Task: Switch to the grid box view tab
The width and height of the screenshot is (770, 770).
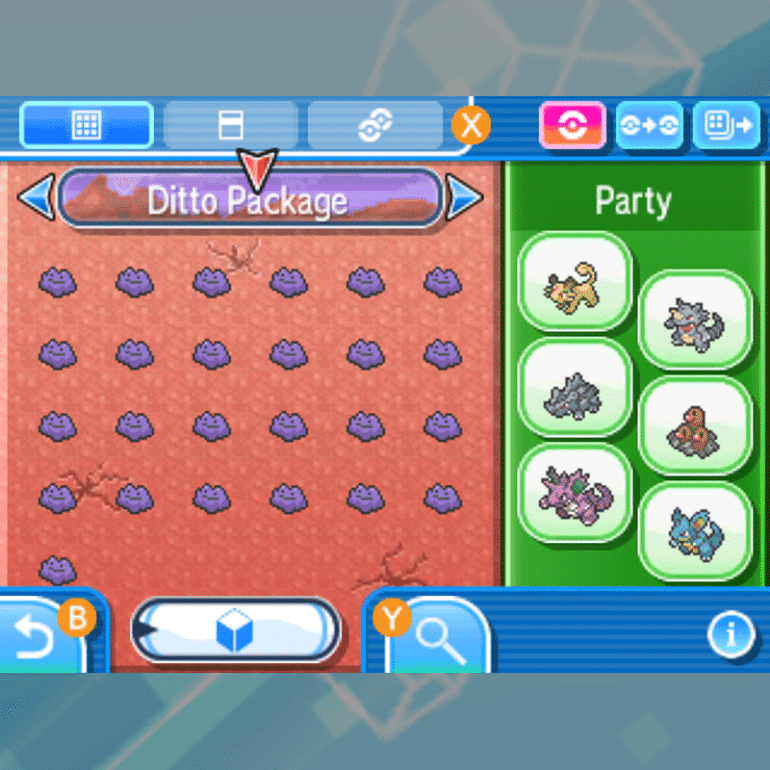Action: [x=86, y=125]
